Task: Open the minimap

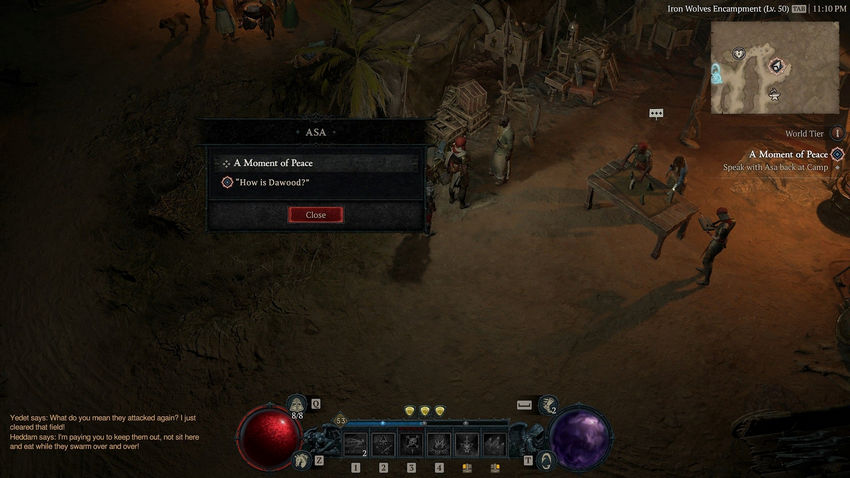Action: tap(775, 67)
